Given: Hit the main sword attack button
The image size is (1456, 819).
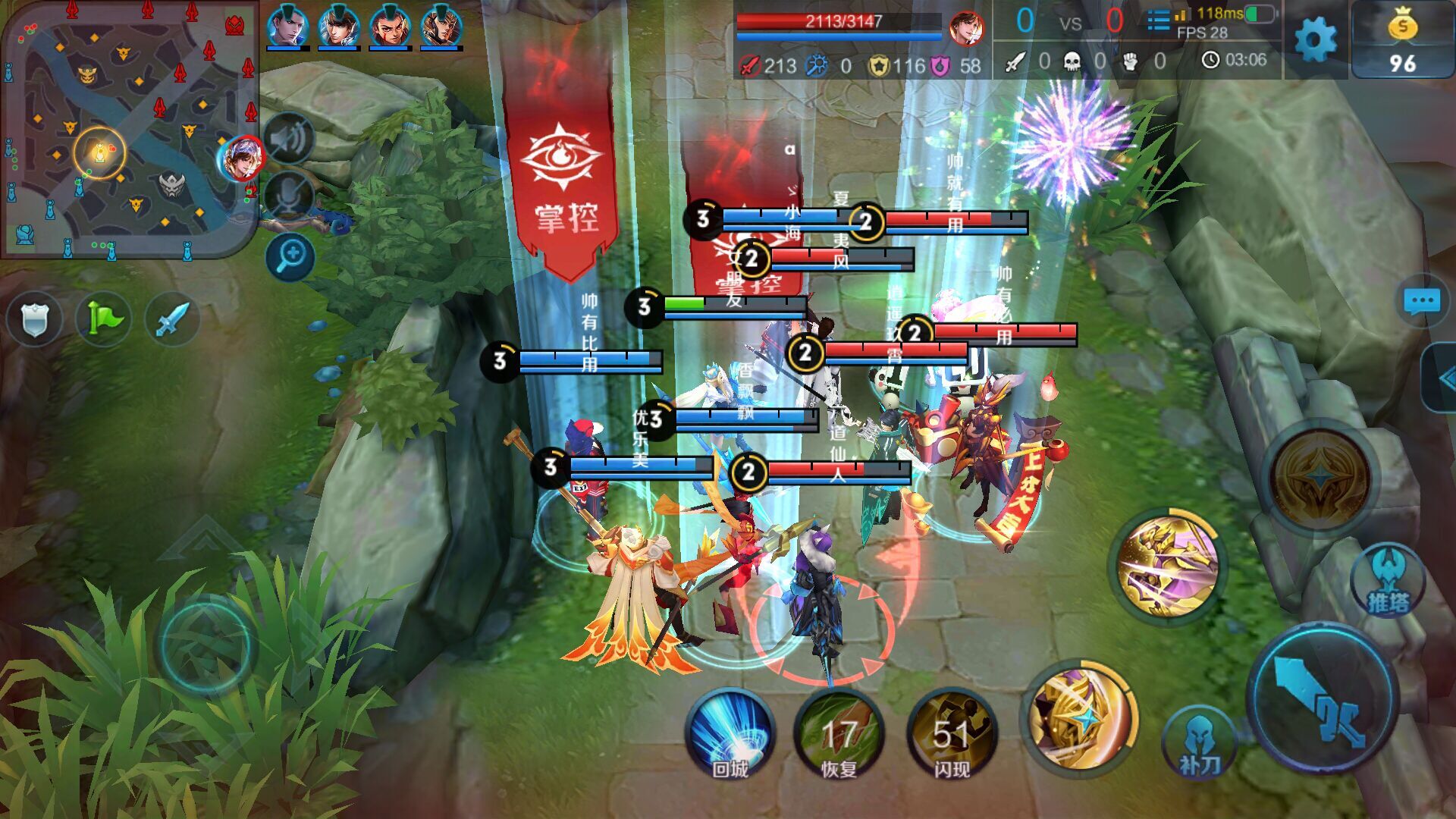Looking at the screenshot, I should click(1323, 698).
